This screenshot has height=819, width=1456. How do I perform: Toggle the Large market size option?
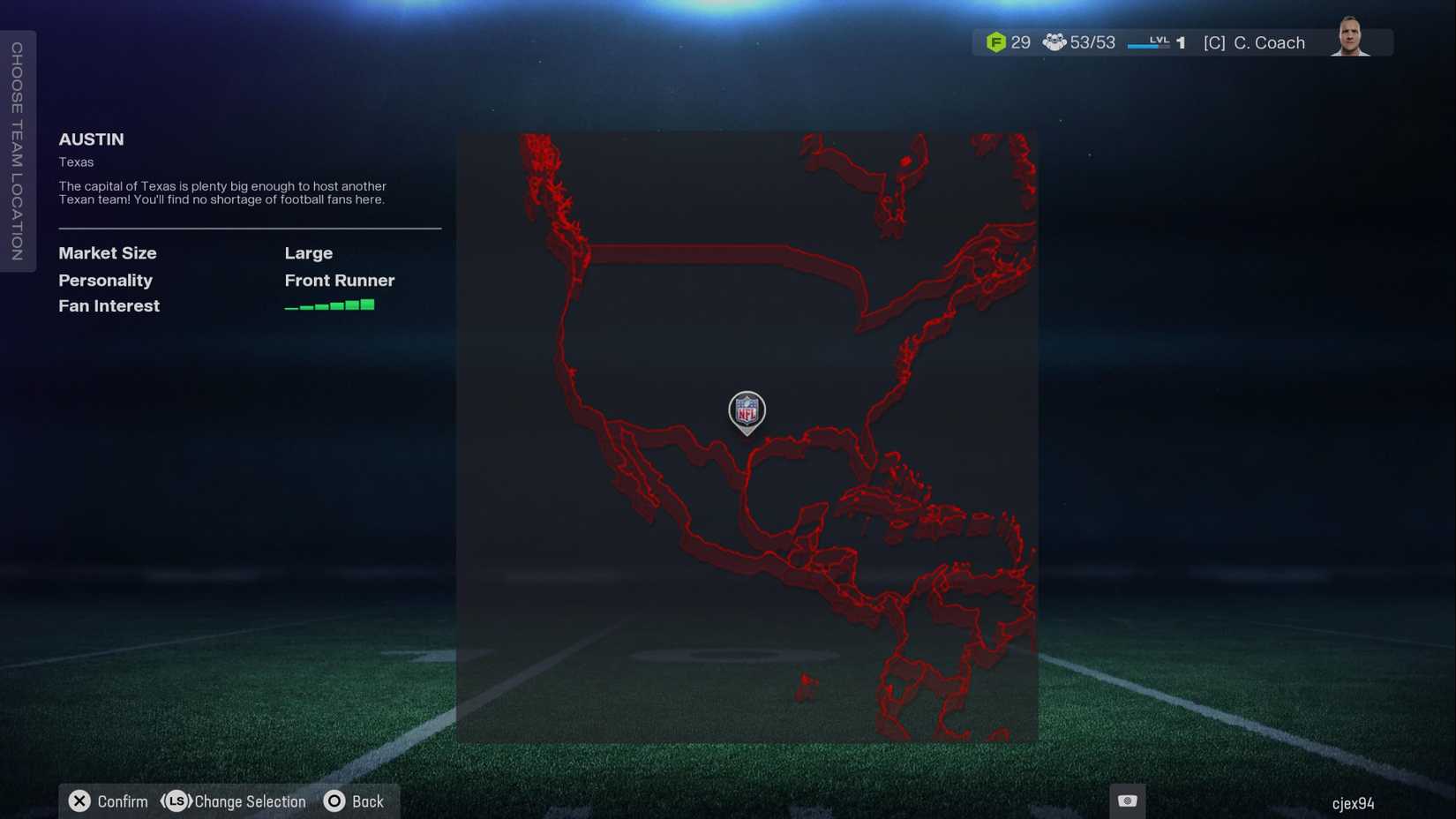[308, 253]
